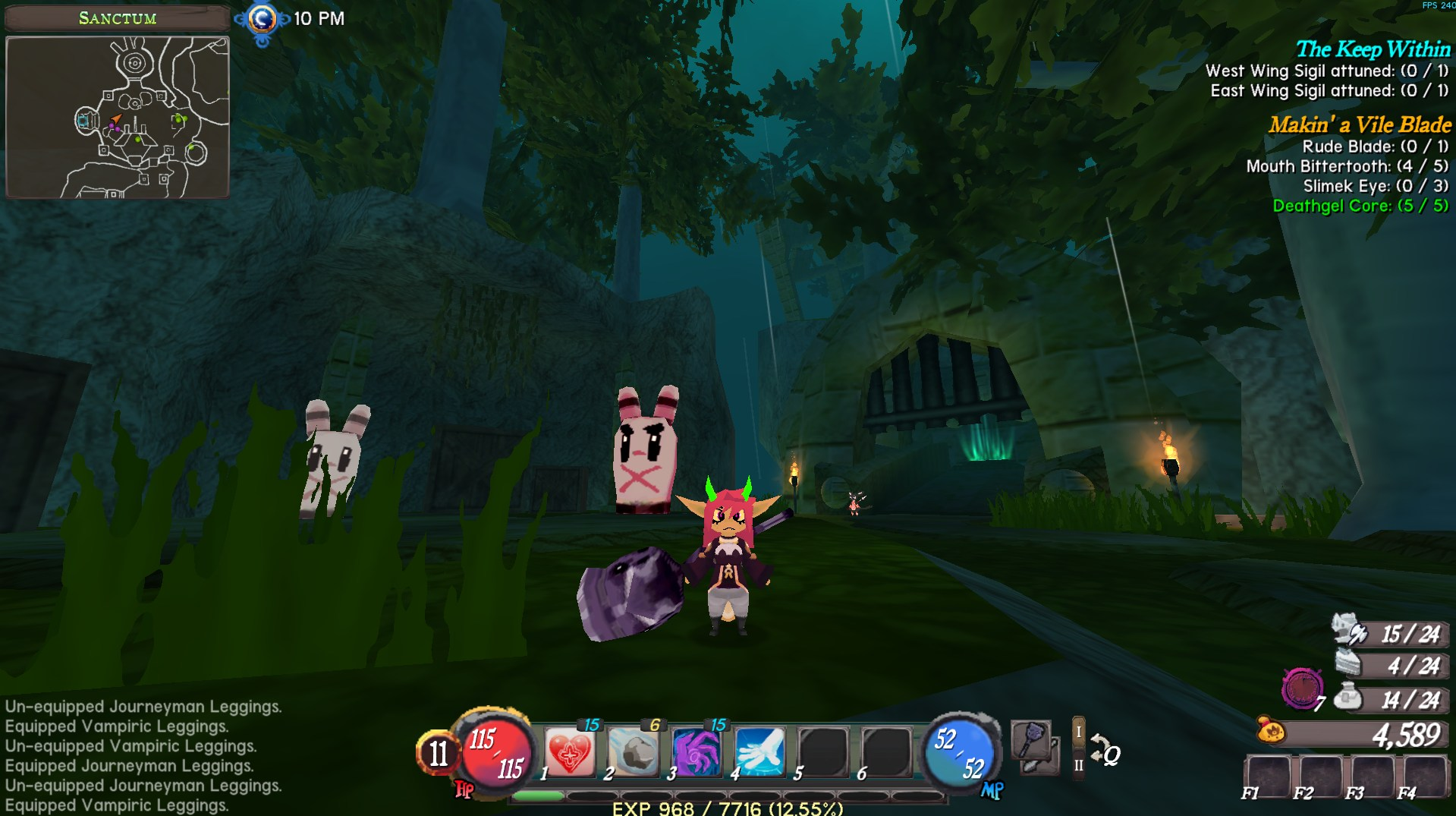
Task: Activate the blue glowing hand skill
Action: (760, 751)
